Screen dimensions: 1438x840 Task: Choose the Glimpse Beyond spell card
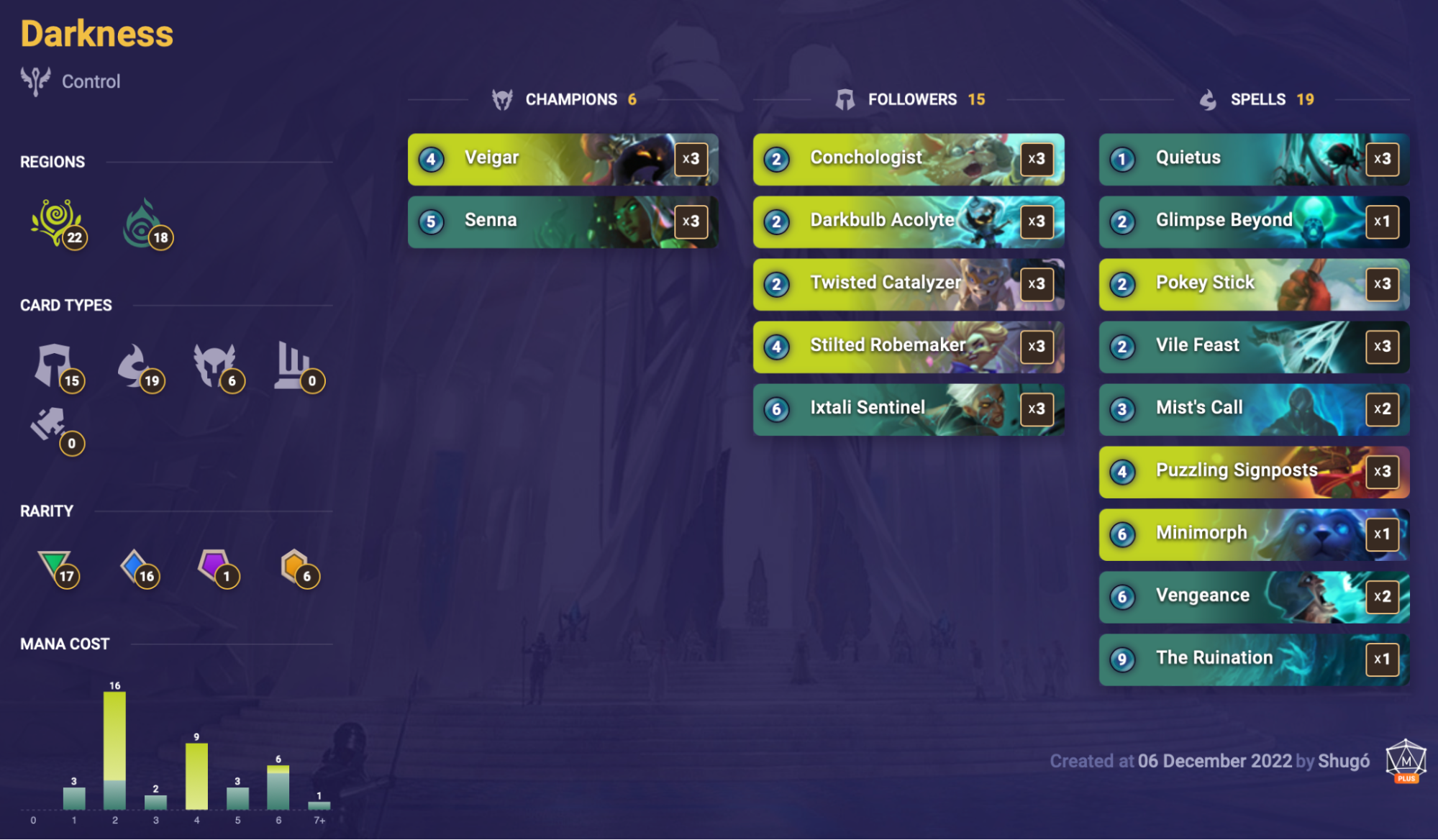coord(1253,222)
